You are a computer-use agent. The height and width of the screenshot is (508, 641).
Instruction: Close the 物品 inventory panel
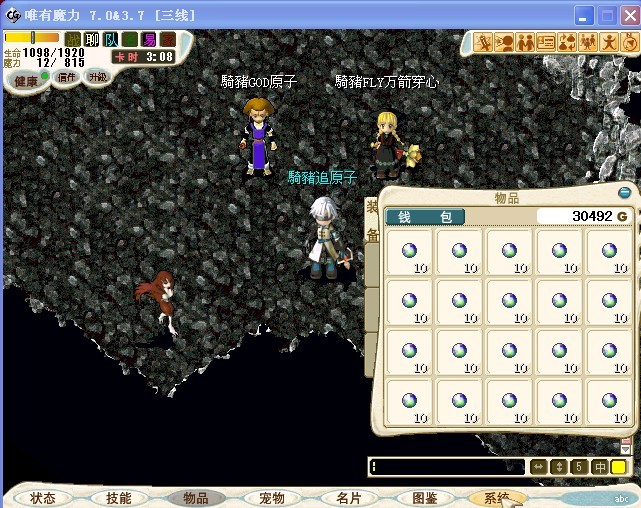(625, 193)
